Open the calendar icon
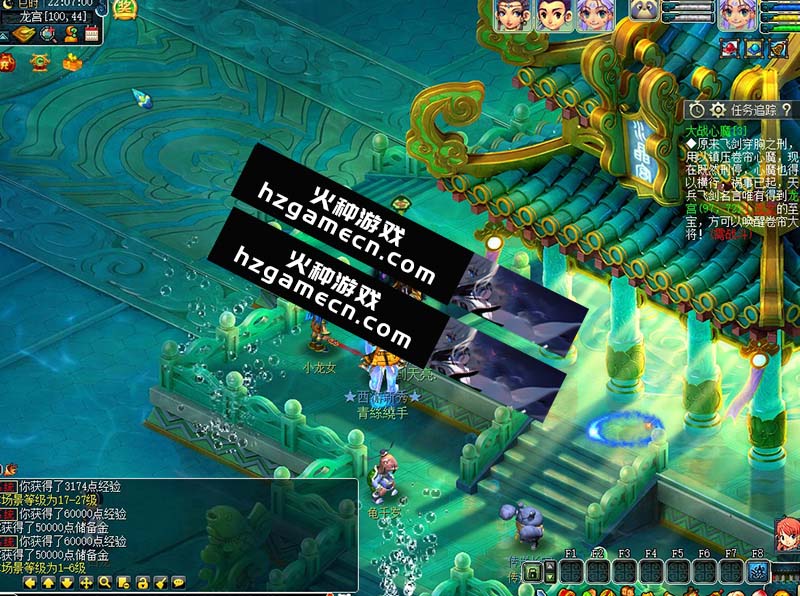 (91, 35)
